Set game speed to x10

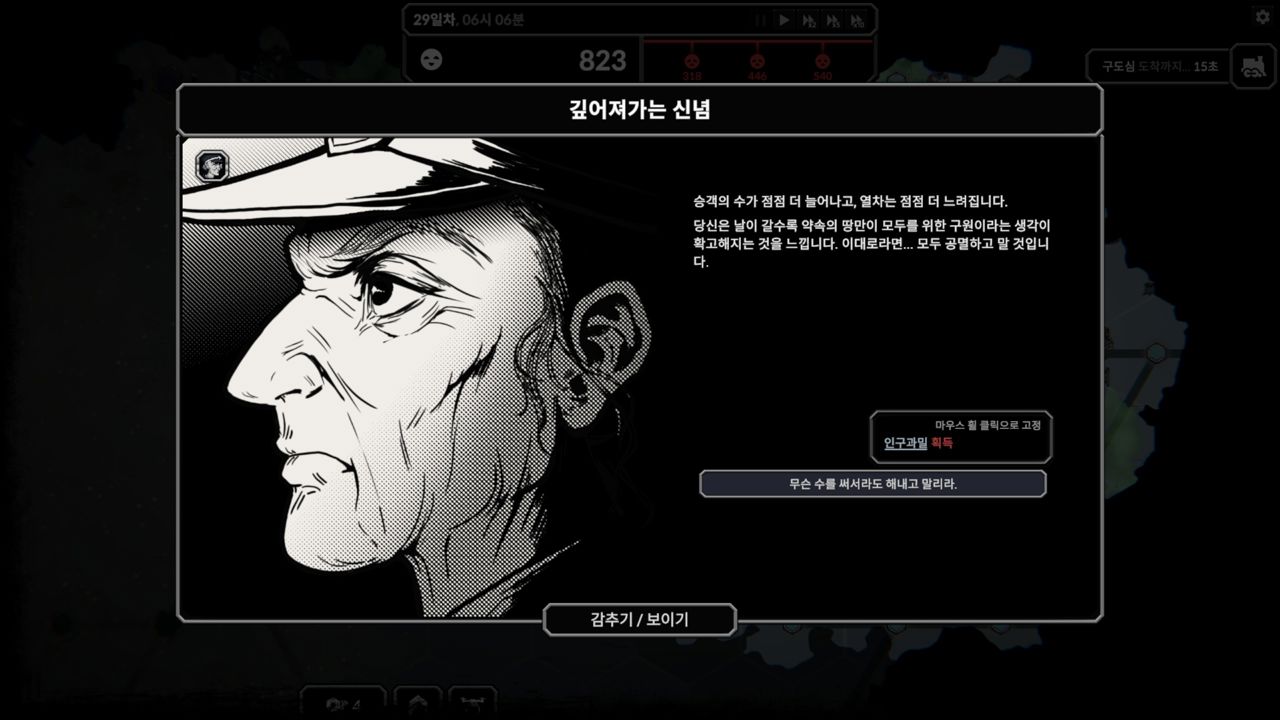tap(857, 20)
